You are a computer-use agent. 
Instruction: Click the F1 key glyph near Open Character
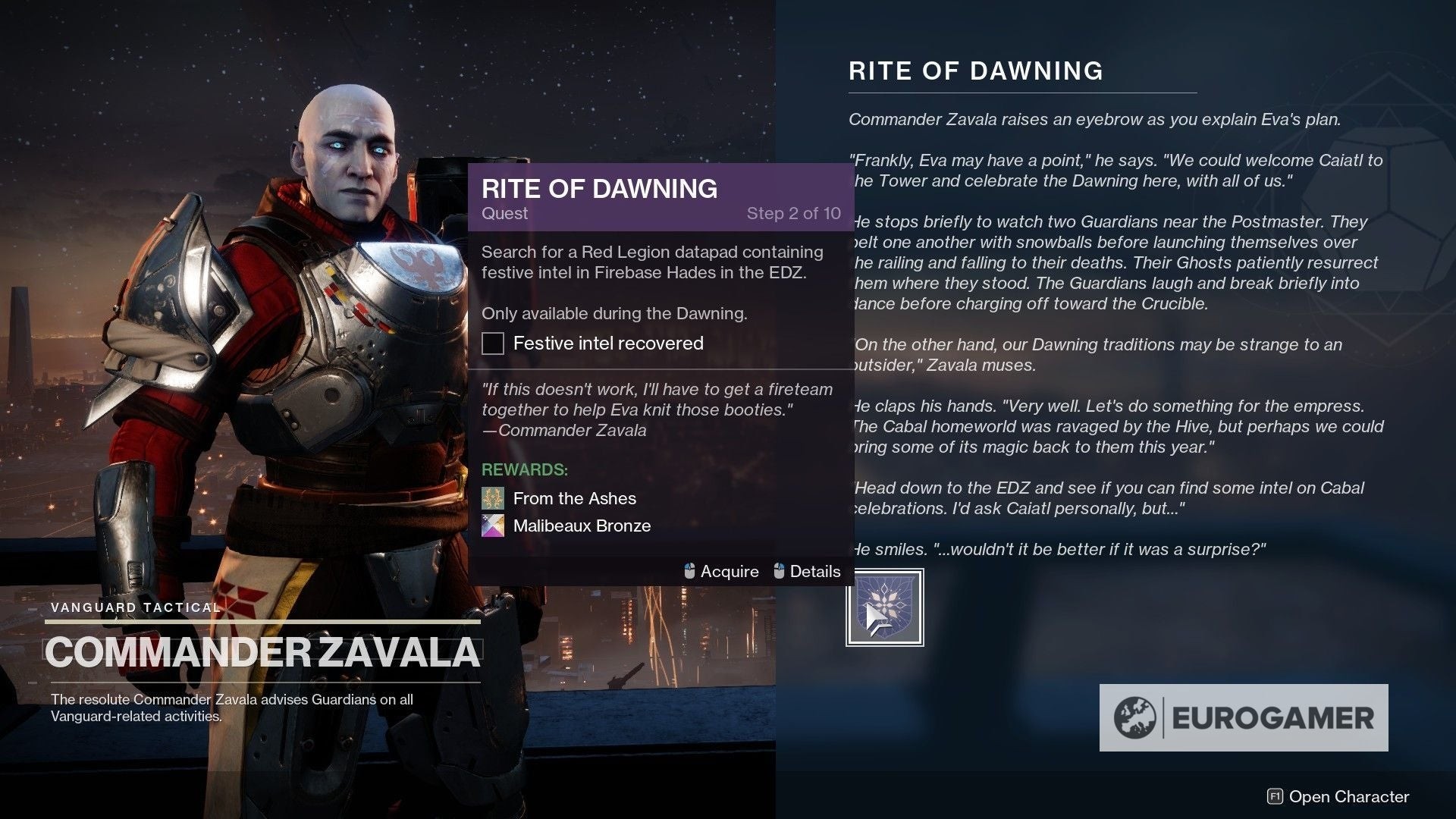point(1276,797)
